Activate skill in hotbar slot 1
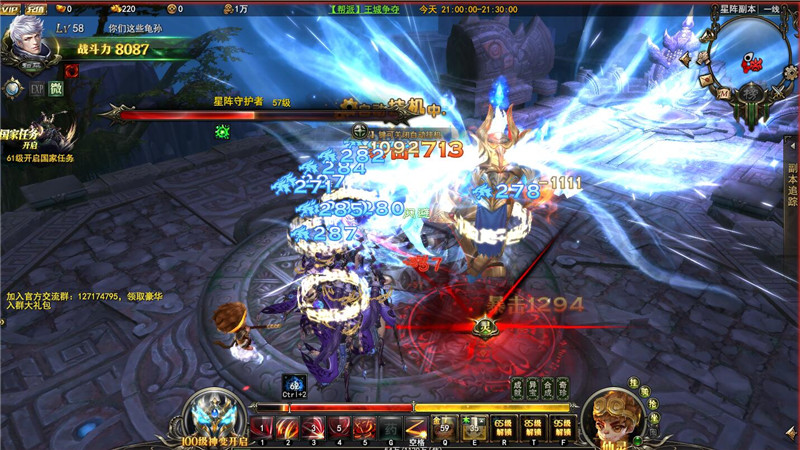This screenshot has width=800, height=450. 261,427
